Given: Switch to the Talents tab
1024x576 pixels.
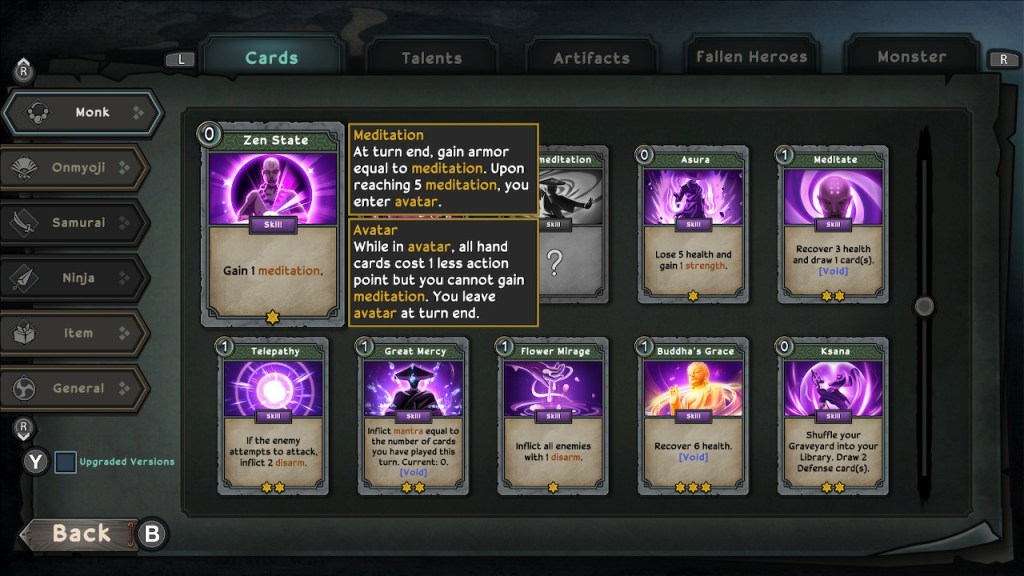Looking at the screenshot, I should [x=432, y=58].
